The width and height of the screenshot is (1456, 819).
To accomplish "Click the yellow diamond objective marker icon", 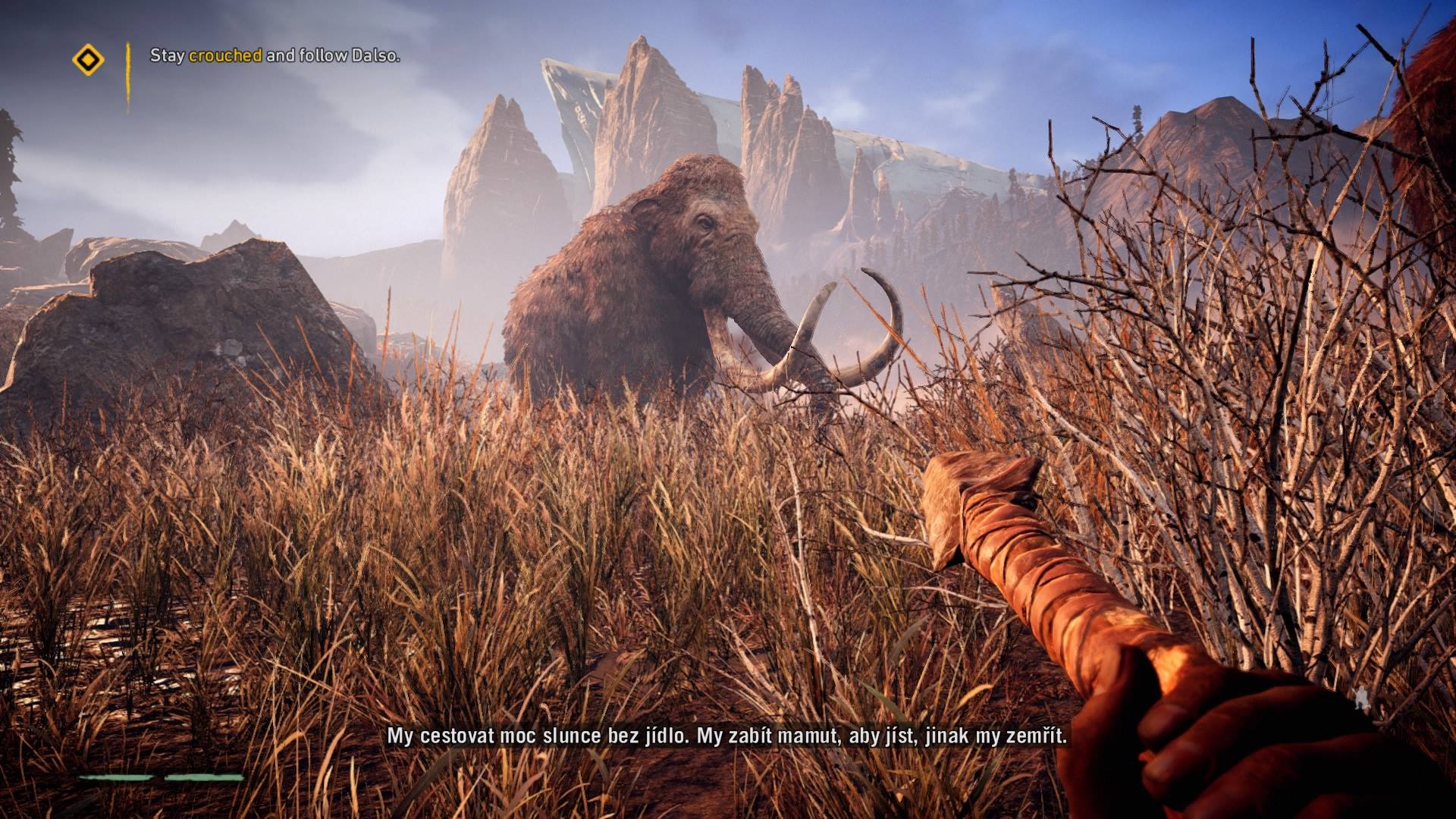I will (x=88, y=59).
